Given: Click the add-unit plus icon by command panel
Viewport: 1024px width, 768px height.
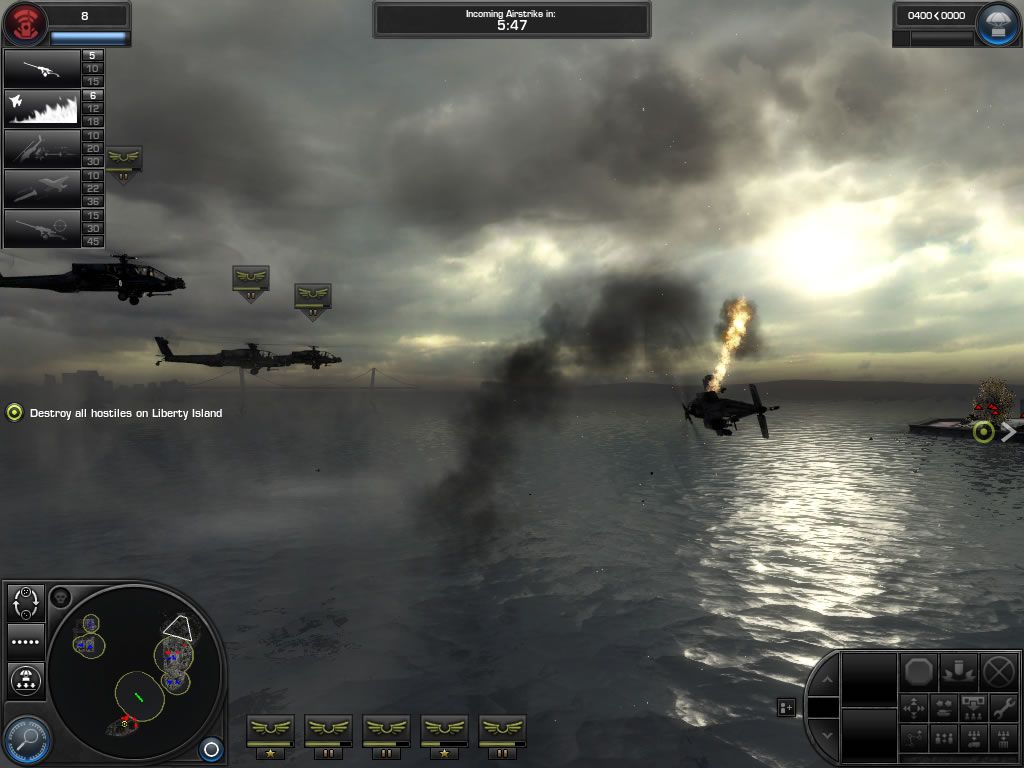Looking at the screenshot, I should 787,708.
